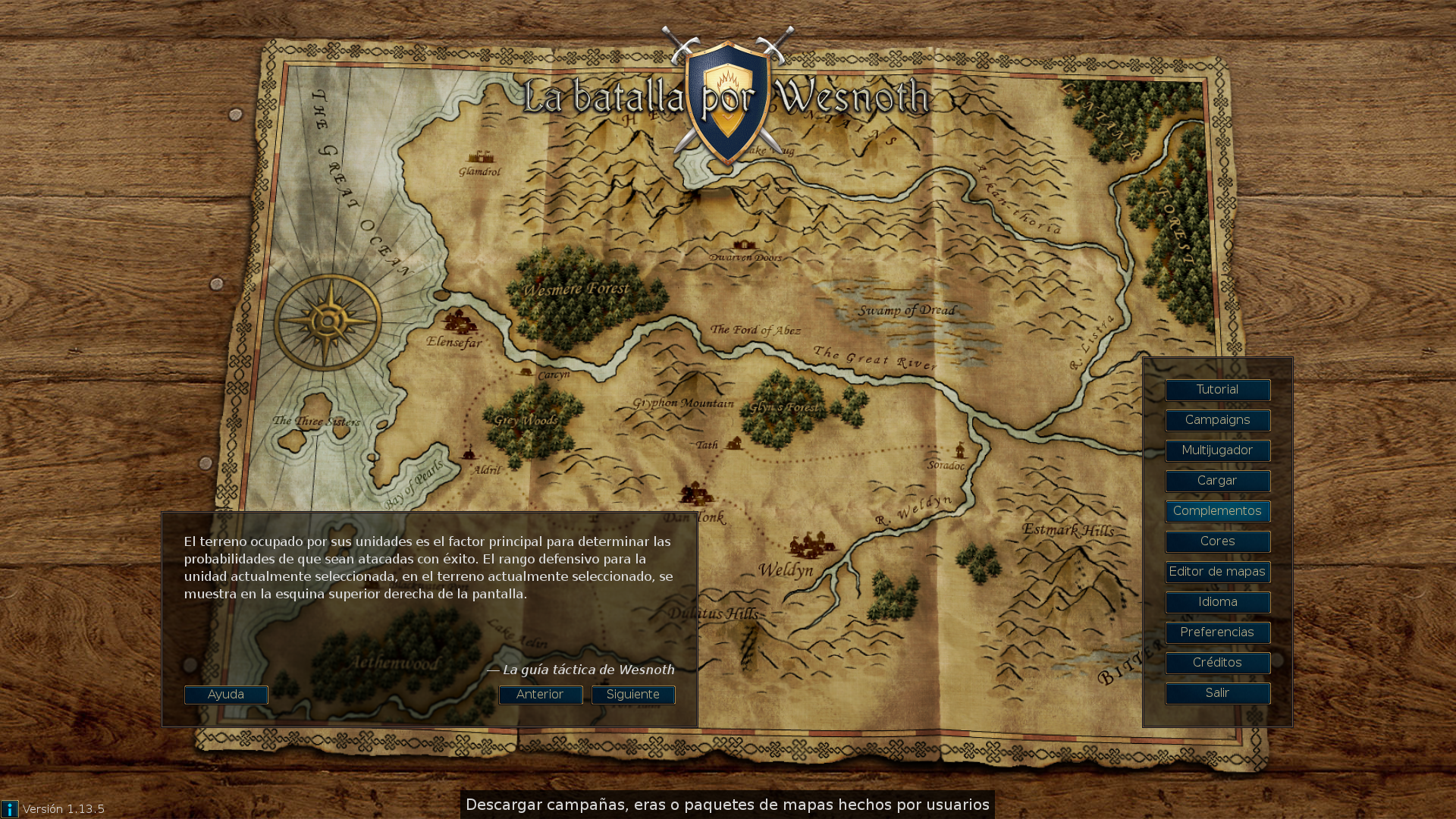The height and width of the screenshot is (819, 1456).
Task: Start the Tutorial
Action: pyautogui.click(x=1217, y=390)
